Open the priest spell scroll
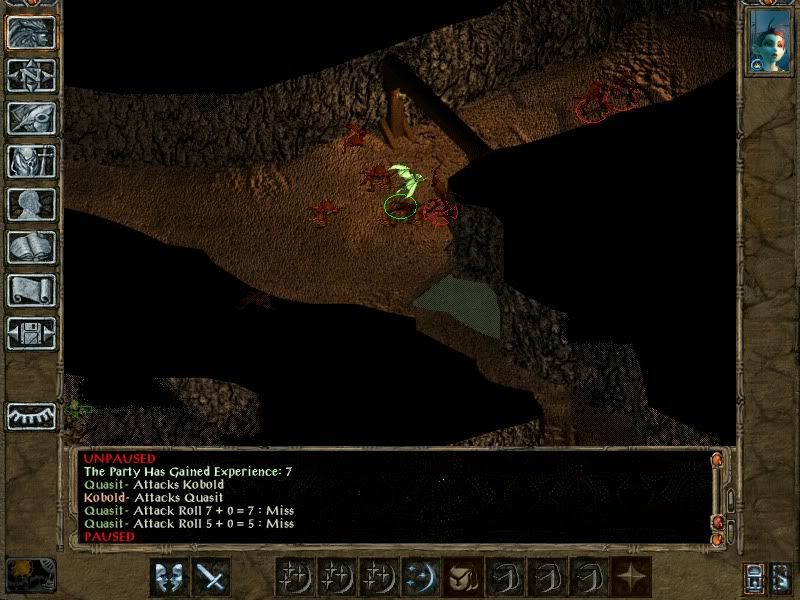The image size is (800, 600). point(31,290)
